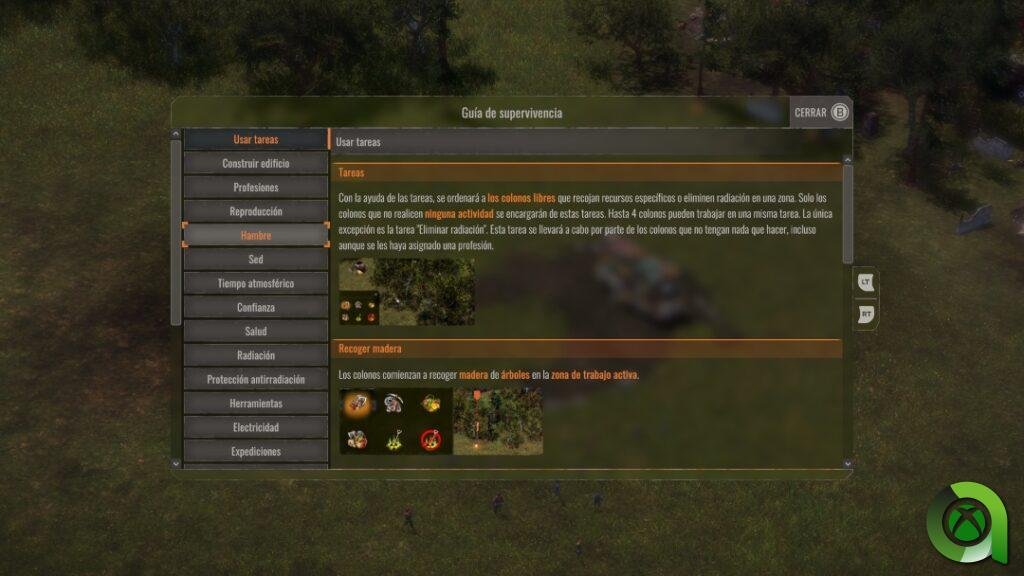
Task: Click the topic list's up scroll arrow
Action: coord(176,134)
